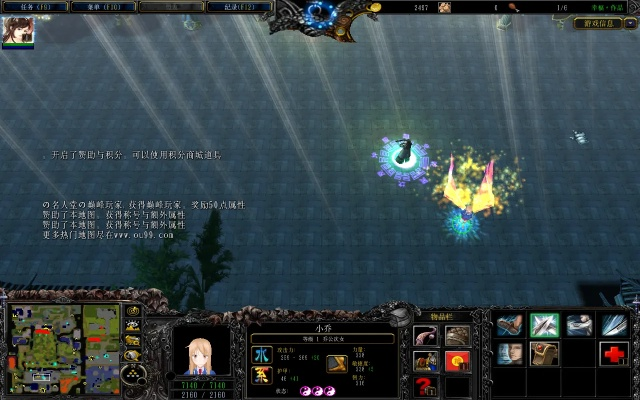Select the mounted figure inventory item
The width and height of the screenshot is (640, 400).
[x=427, y=361]
